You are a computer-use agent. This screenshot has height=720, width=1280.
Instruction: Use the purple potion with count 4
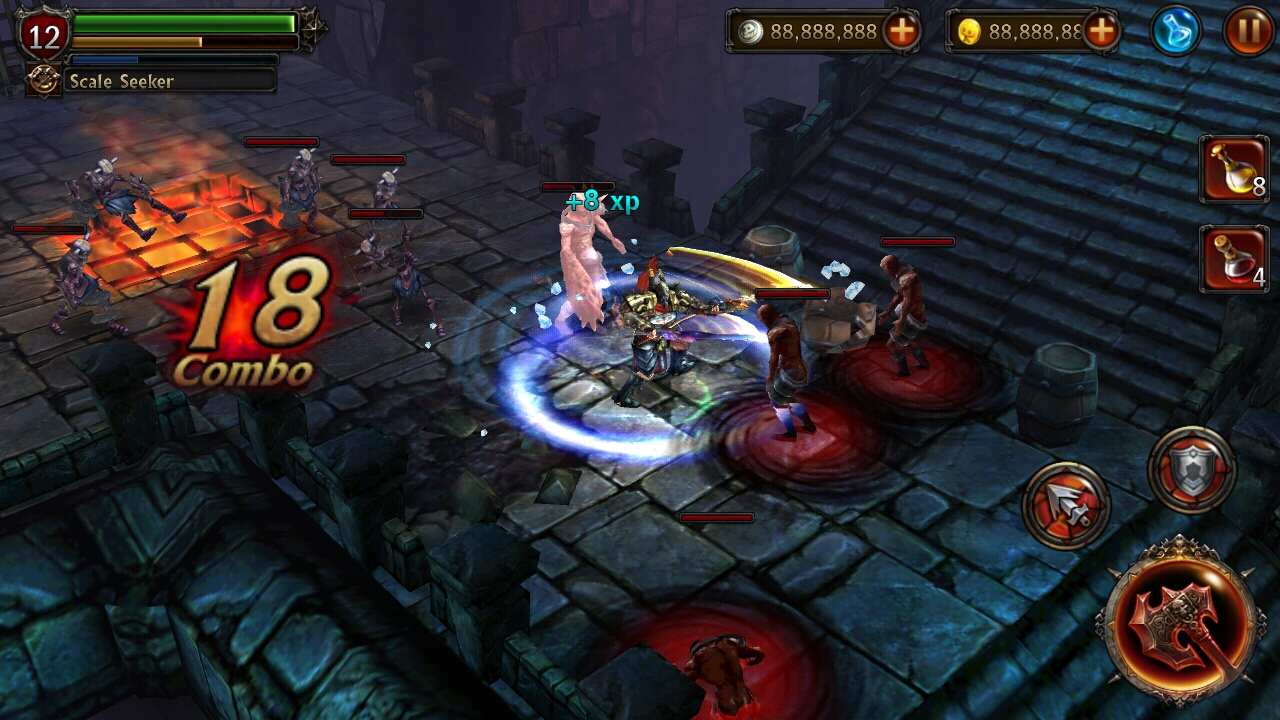coord(1234,260)
